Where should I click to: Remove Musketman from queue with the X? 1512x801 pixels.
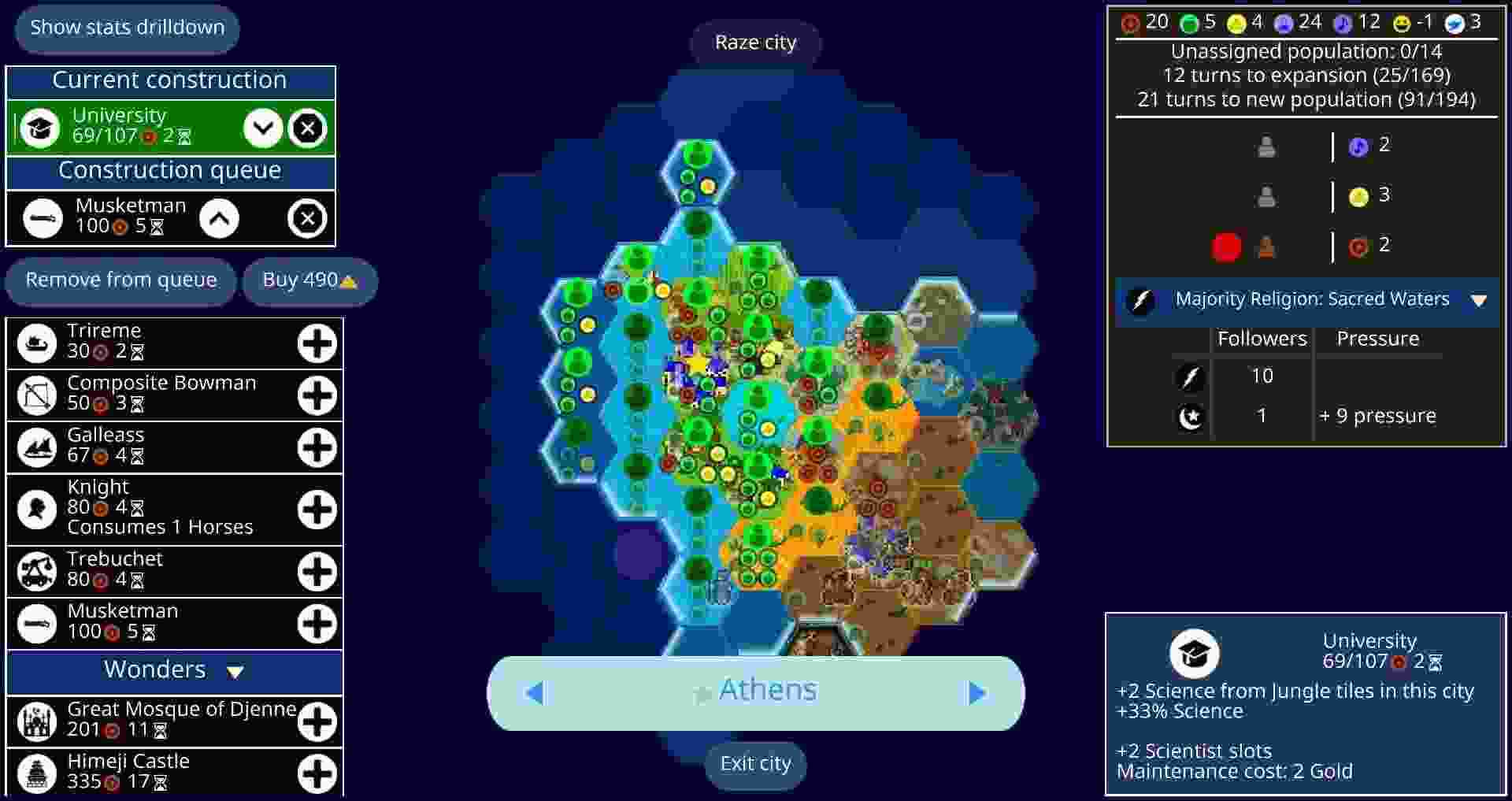click(x=308, y=218)
